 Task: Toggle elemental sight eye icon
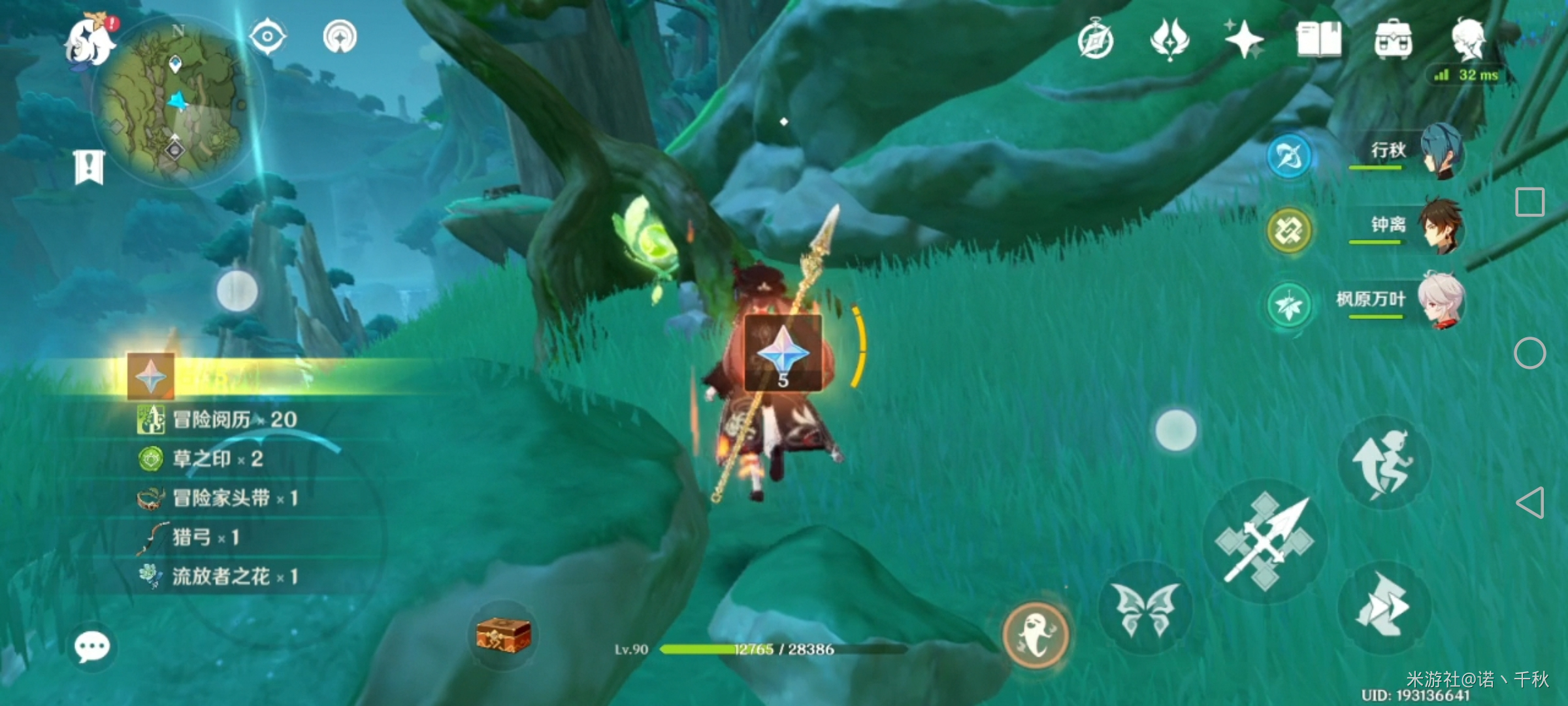pos(267,37)
